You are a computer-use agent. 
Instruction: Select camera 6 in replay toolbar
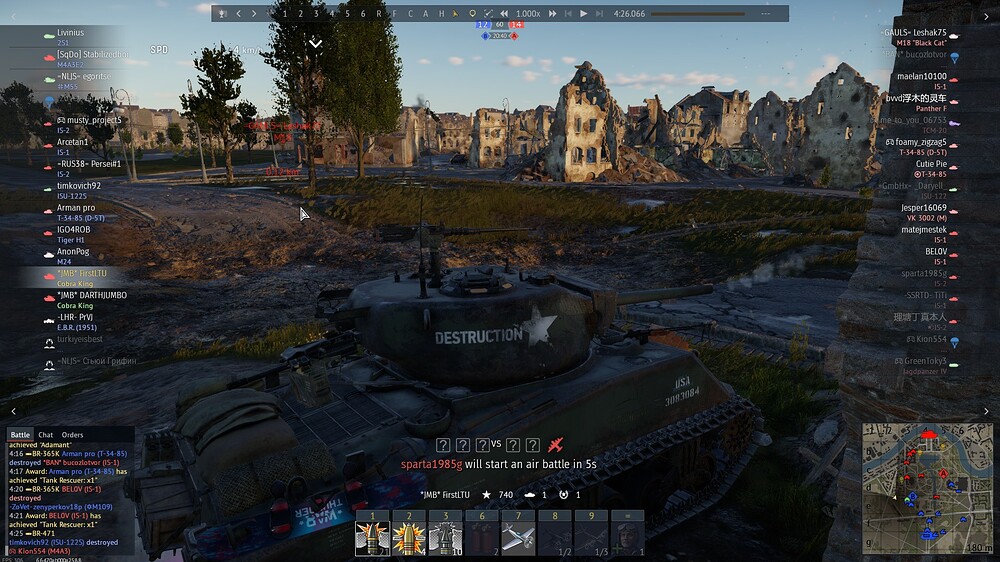click(x=363, y=14)
